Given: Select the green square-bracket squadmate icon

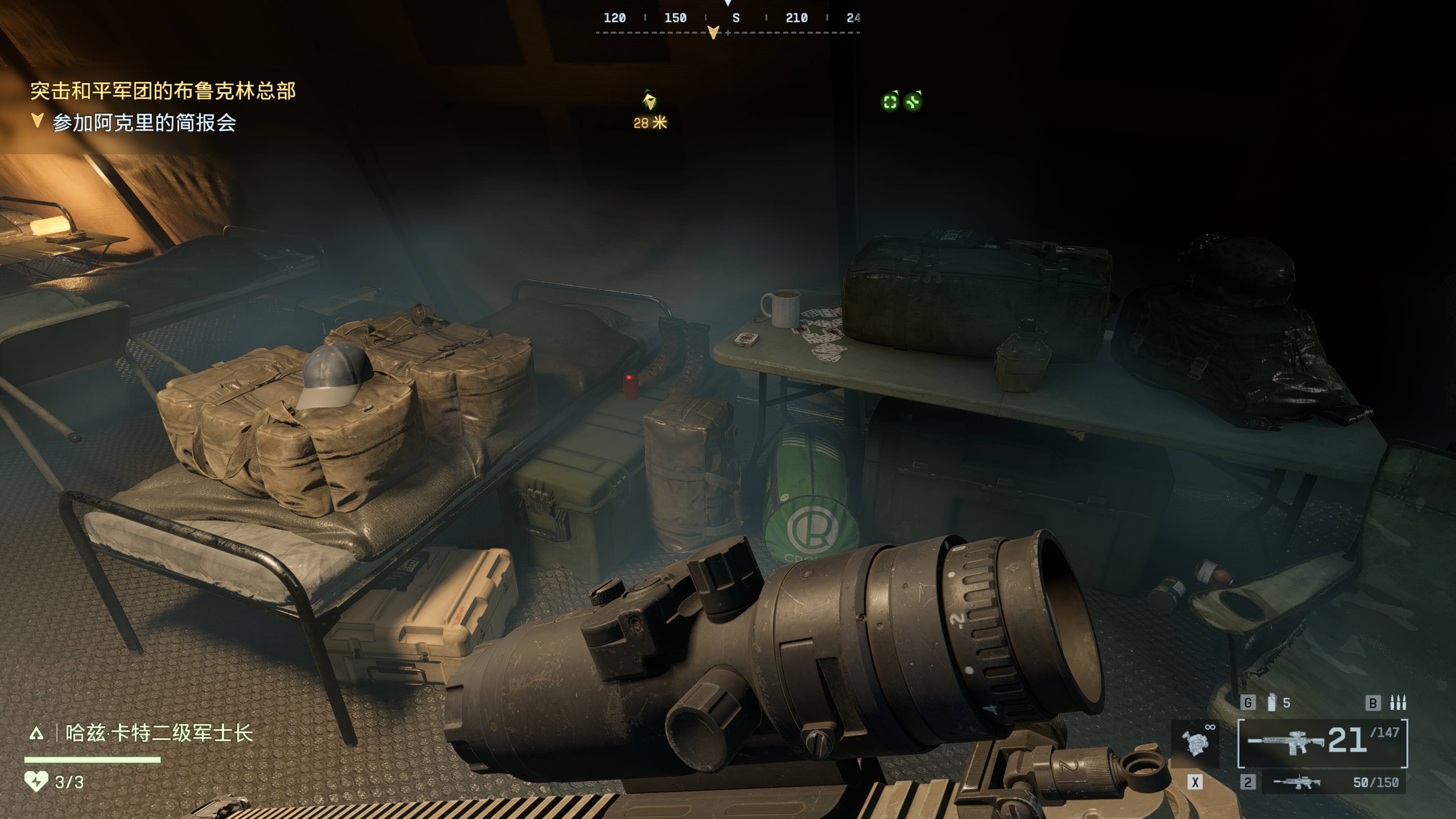Looking at the screenshot, I should click(890, 102).
